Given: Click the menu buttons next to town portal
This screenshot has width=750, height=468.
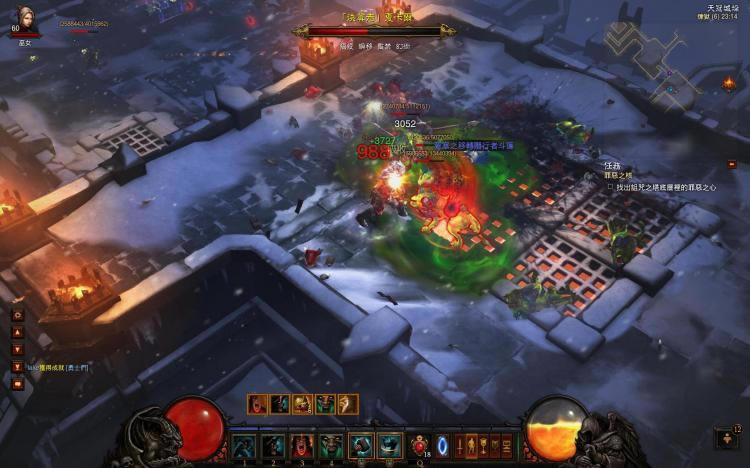Looking at the screenshot, I should pos(484,446).
